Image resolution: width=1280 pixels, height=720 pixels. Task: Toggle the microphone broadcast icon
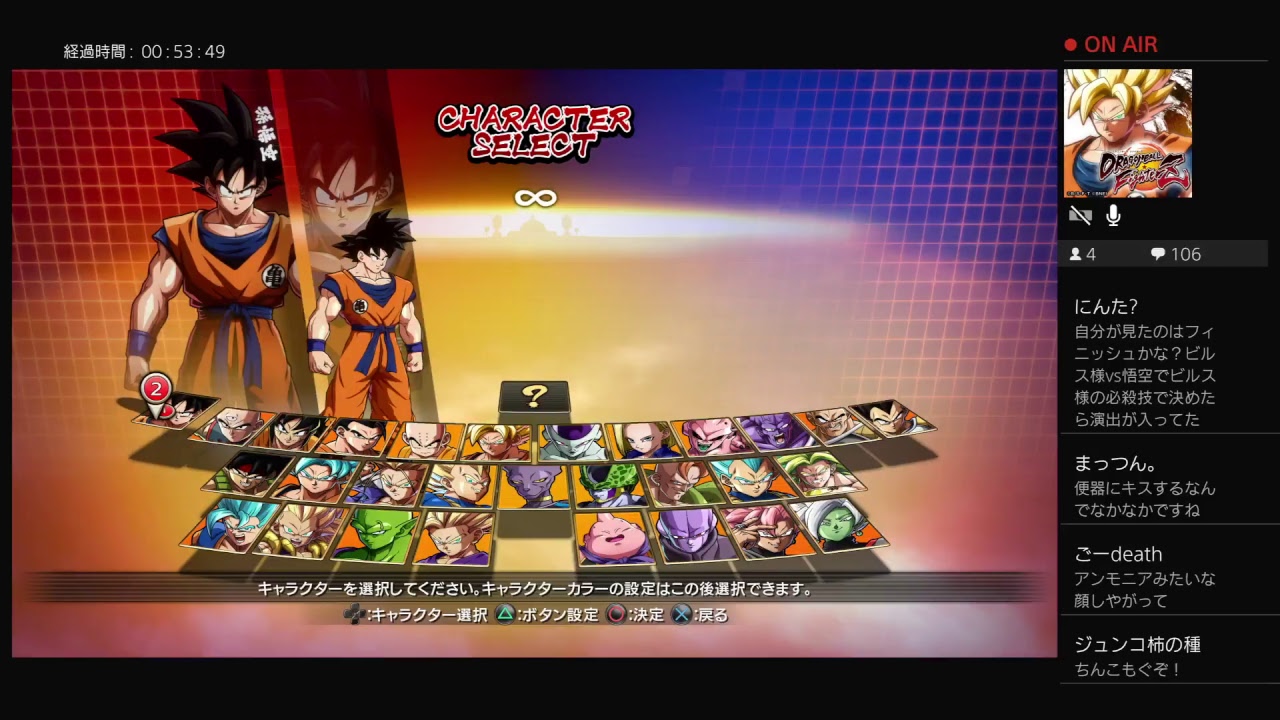(1113, 214)
